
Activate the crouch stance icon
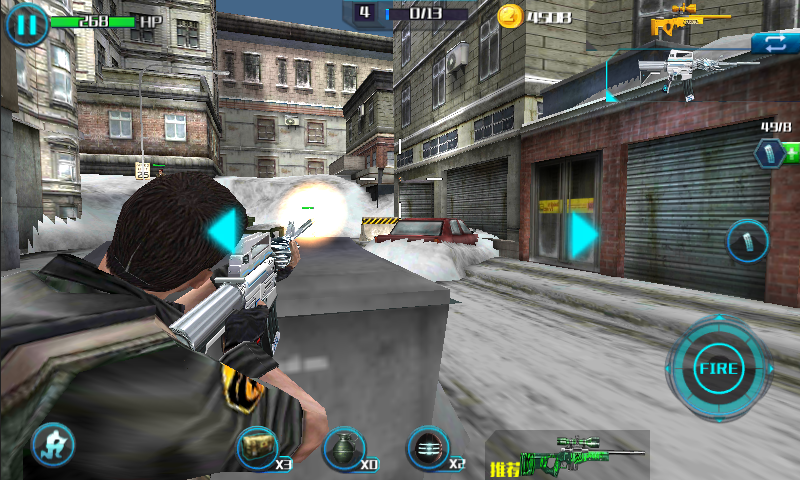[53, 445]
